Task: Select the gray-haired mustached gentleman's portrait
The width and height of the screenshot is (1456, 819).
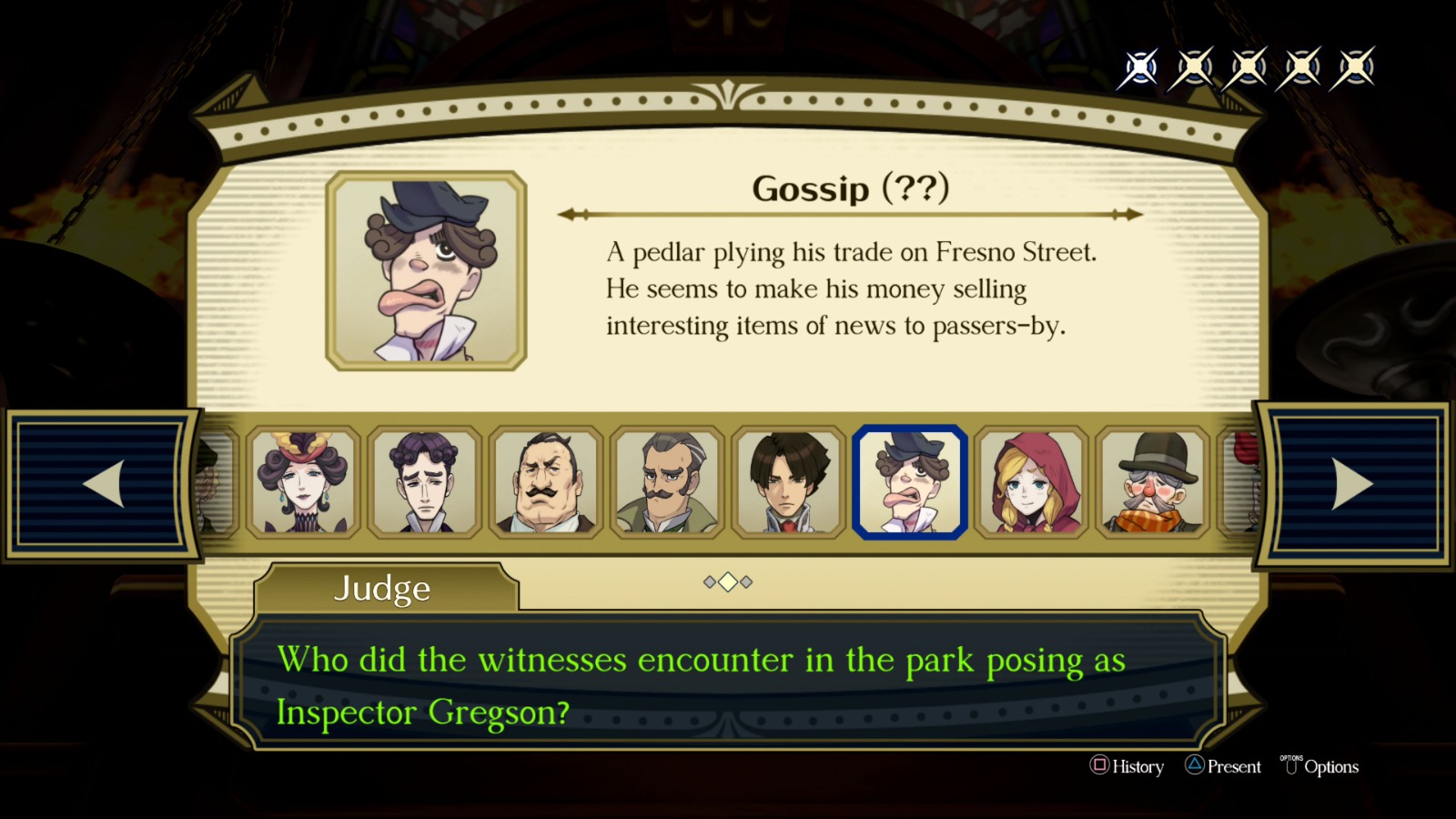Action: point(668,483)
